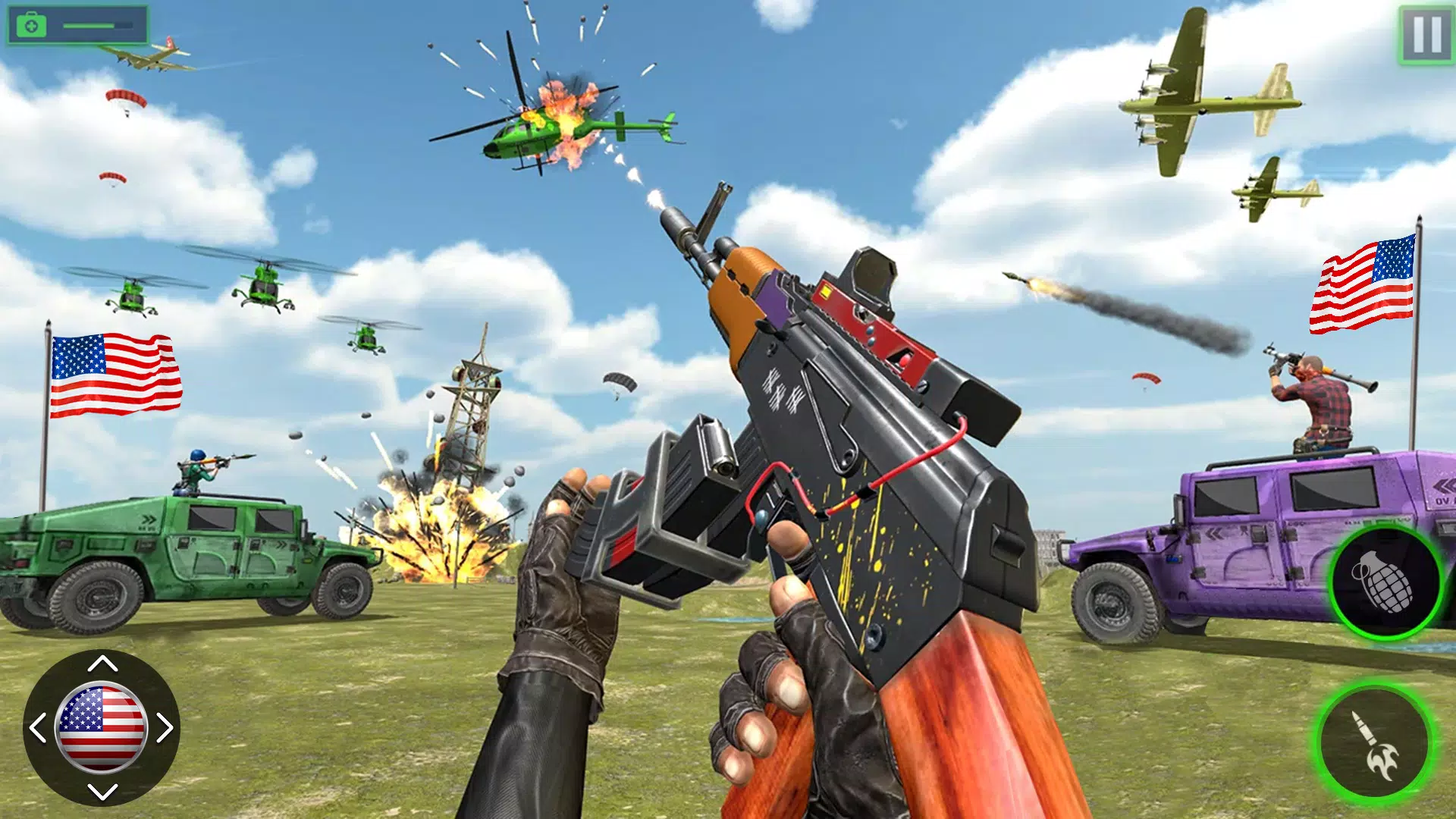Fire the rocket attack button

[x=1374, y=742]
